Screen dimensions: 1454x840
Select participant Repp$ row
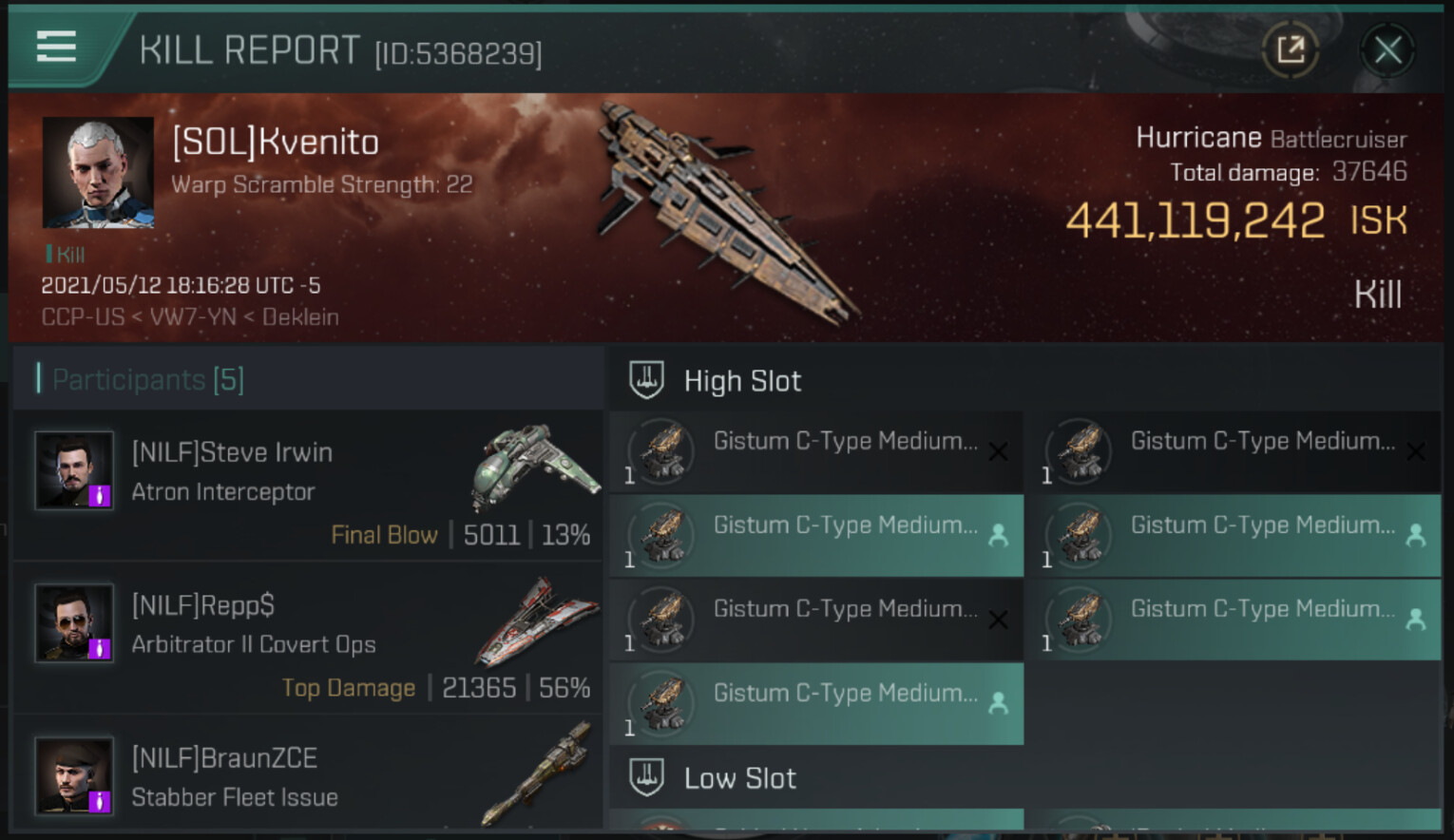click(308, 639)
